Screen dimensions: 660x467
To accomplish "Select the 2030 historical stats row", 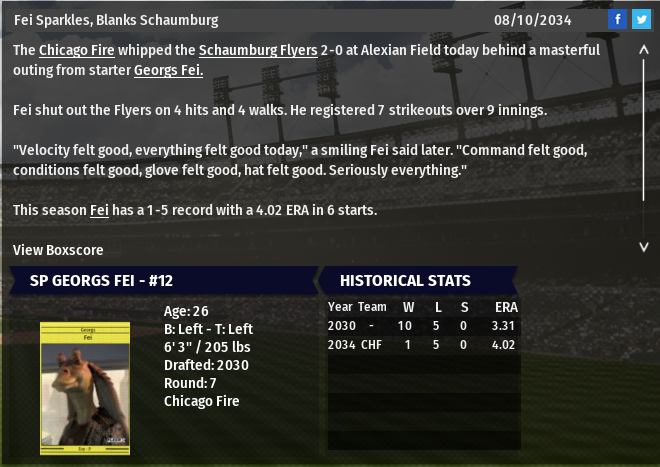I will (x=423, y=326).
